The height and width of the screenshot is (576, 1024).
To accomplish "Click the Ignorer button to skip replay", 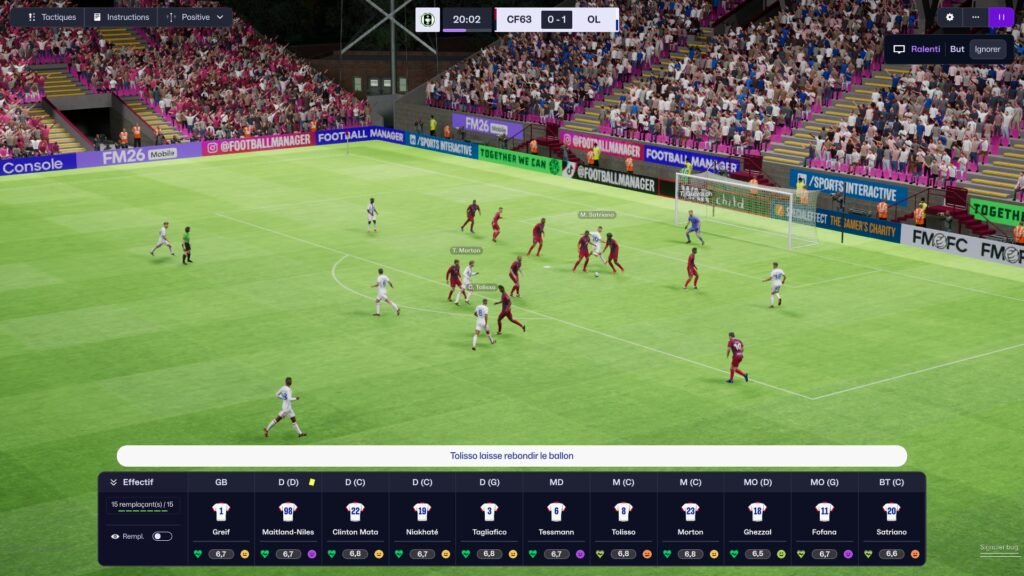I will [x=987, y=49].
